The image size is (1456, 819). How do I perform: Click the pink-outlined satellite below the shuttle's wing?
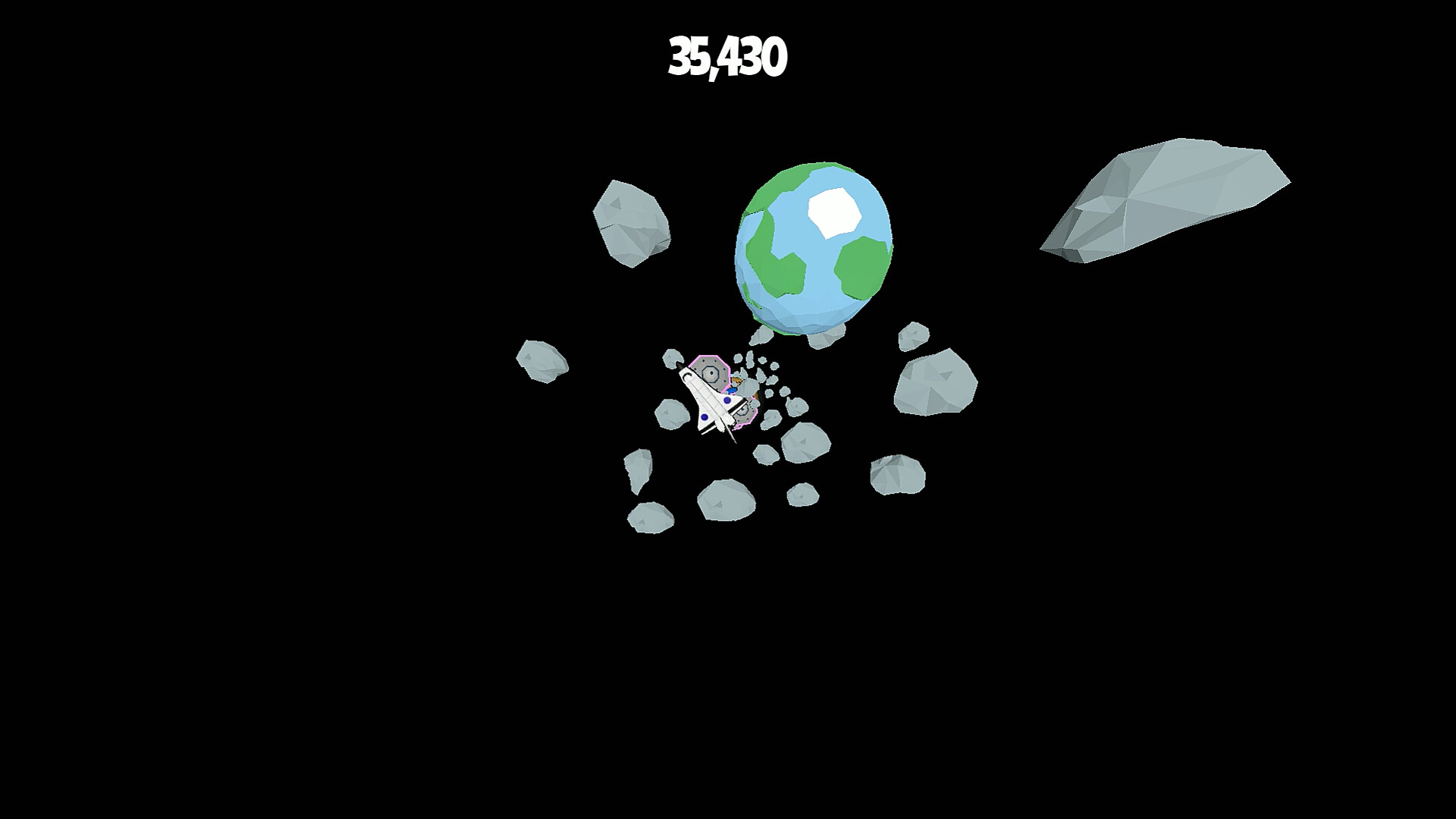click(743, 413)
